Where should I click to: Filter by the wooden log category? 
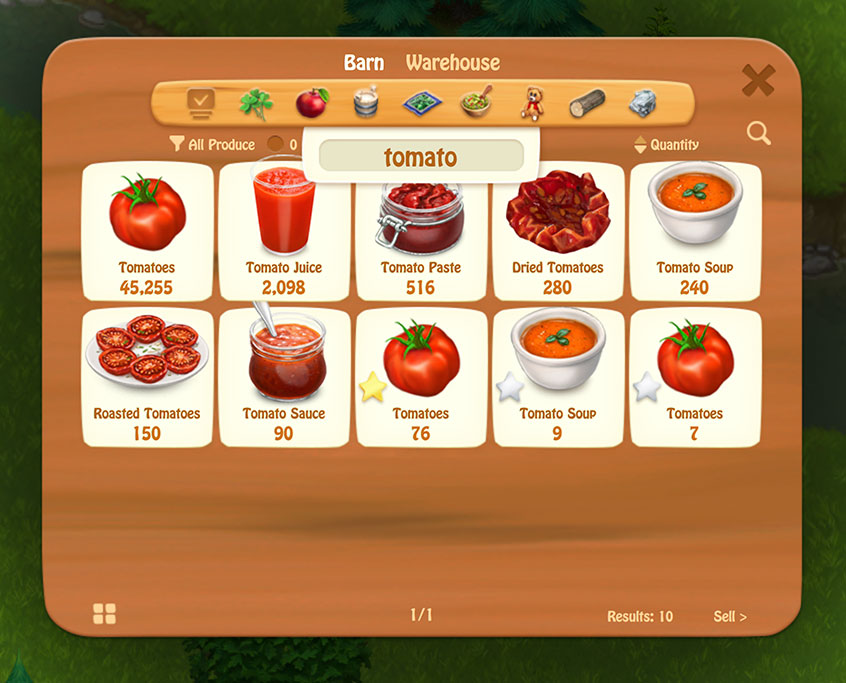click(x=587, y=103)
